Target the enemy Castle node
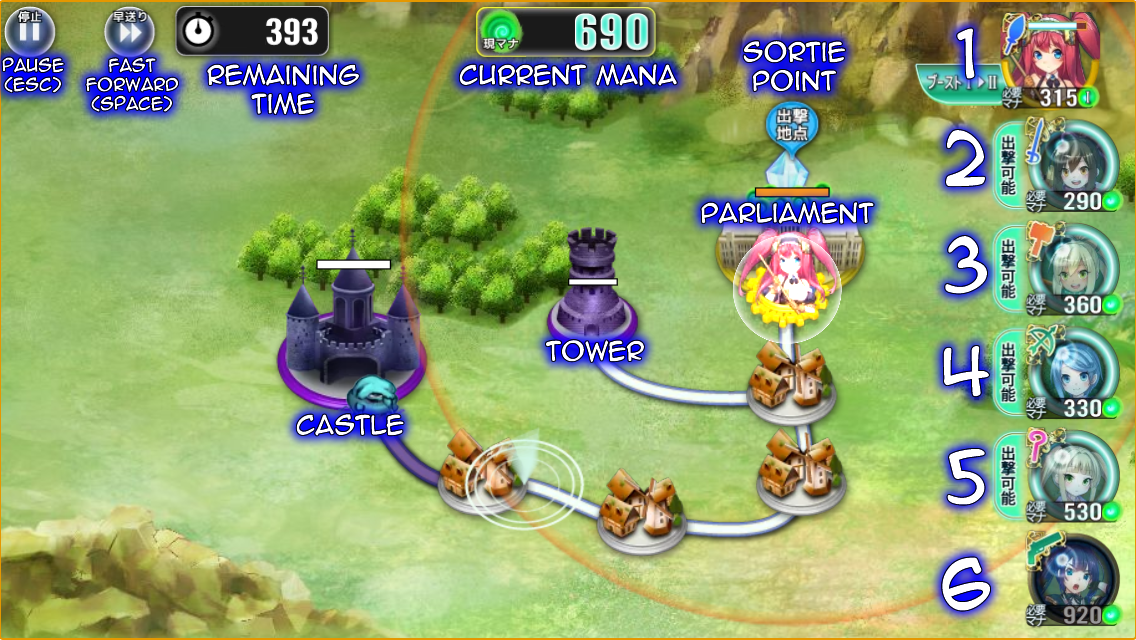Image resolution: width=1136 pixels, height=640 pixels. [351, 325]
